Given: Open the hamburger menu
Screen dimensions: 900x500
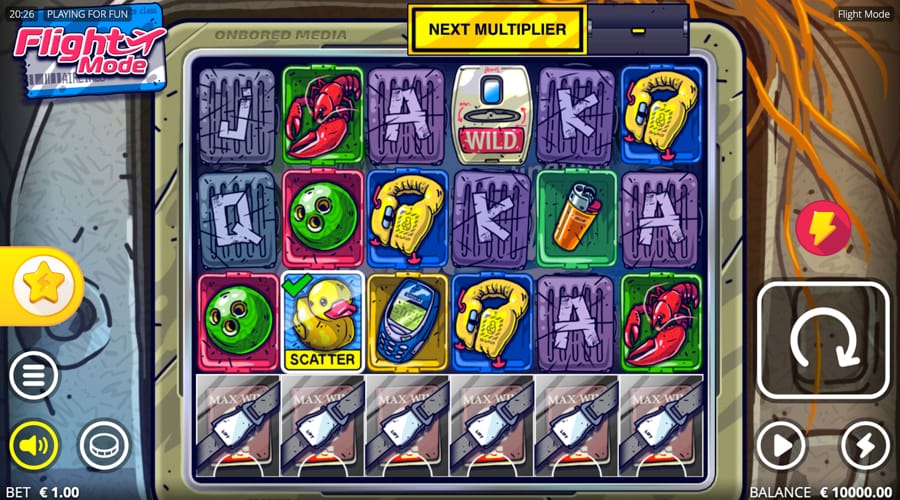Looking at the screenshot, I should [x=35, y=377].
